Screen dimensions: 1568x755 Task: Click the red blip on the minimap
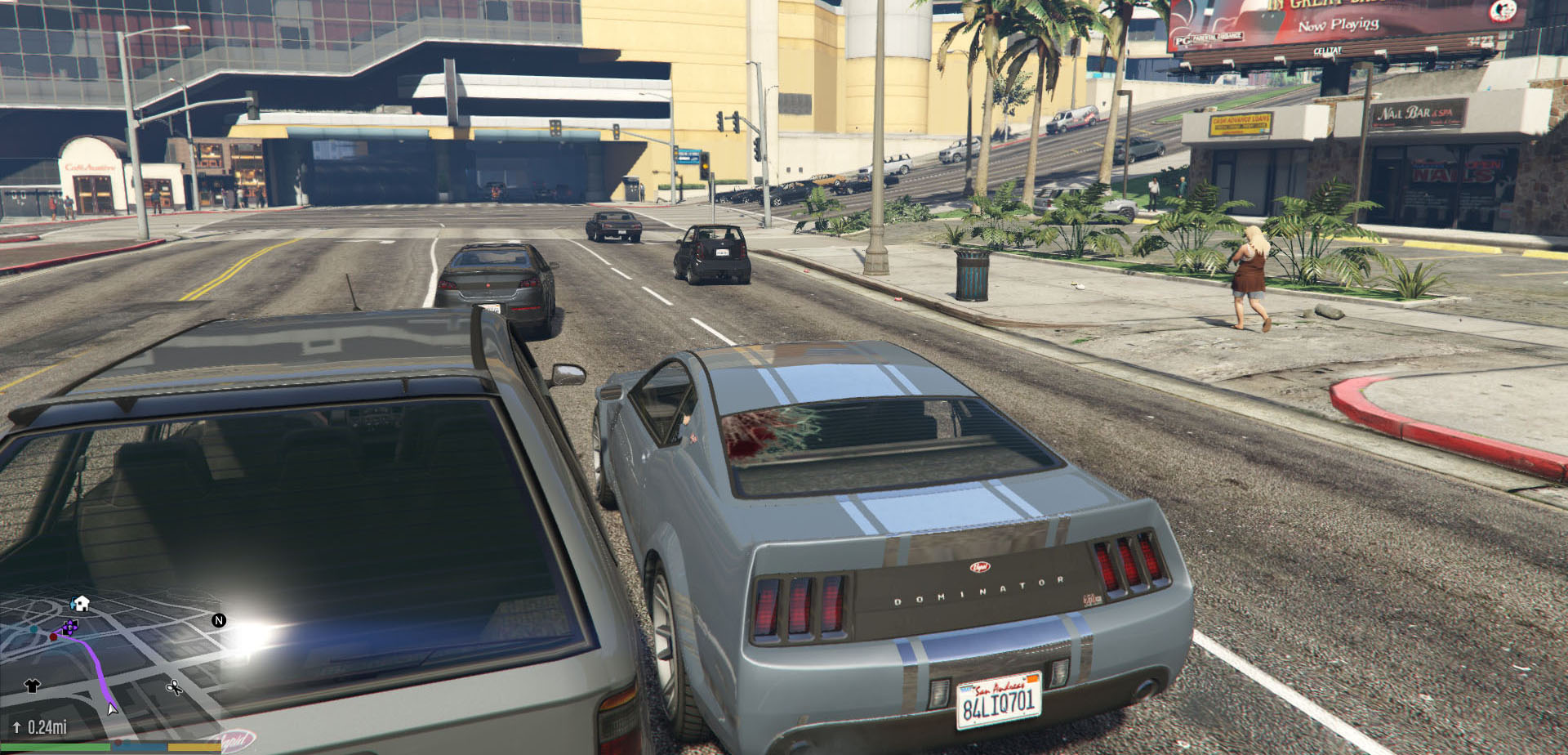tap(53, 637)
